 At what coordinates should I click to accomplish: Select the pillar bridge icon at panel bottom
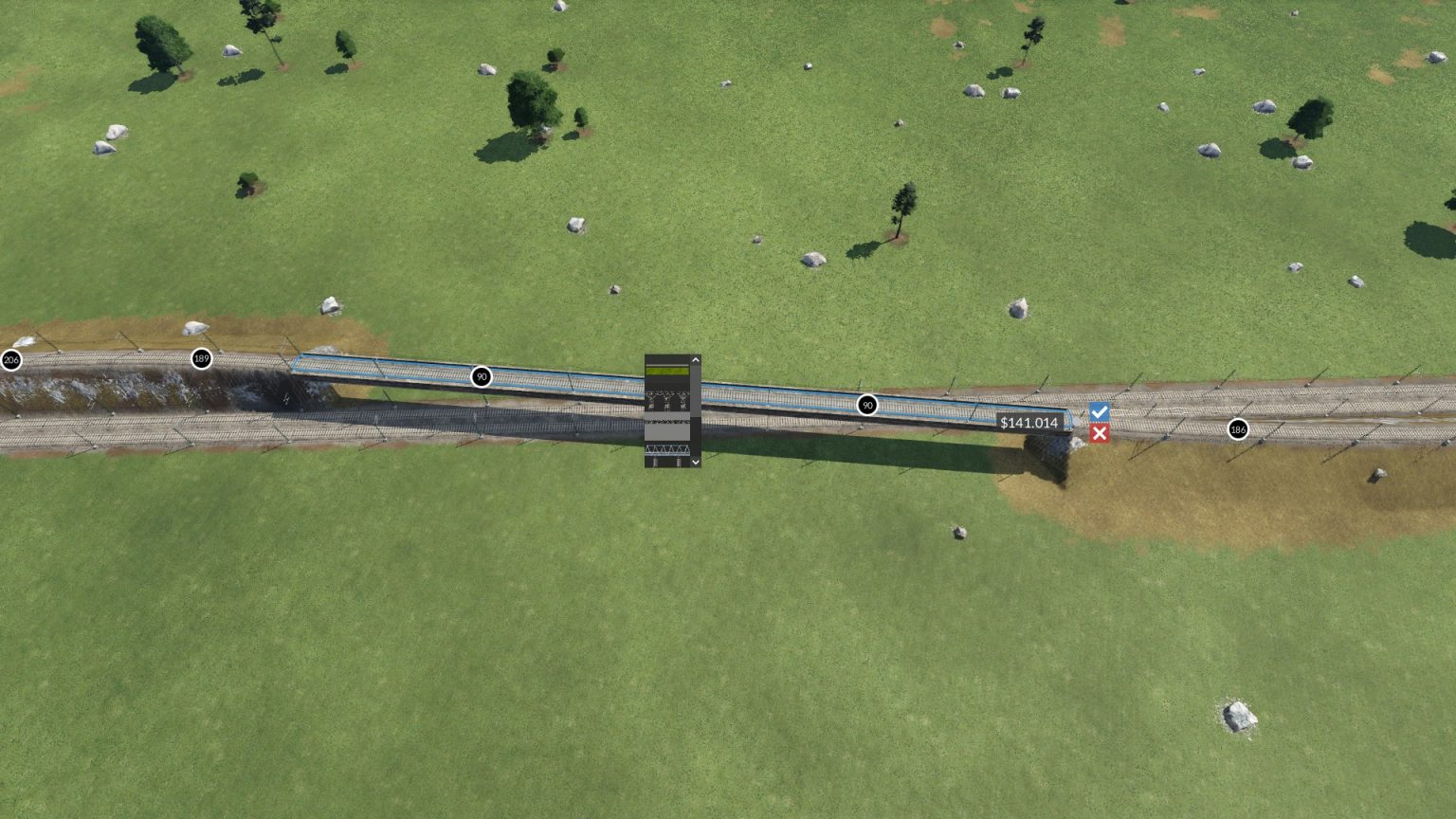(667, 462)
